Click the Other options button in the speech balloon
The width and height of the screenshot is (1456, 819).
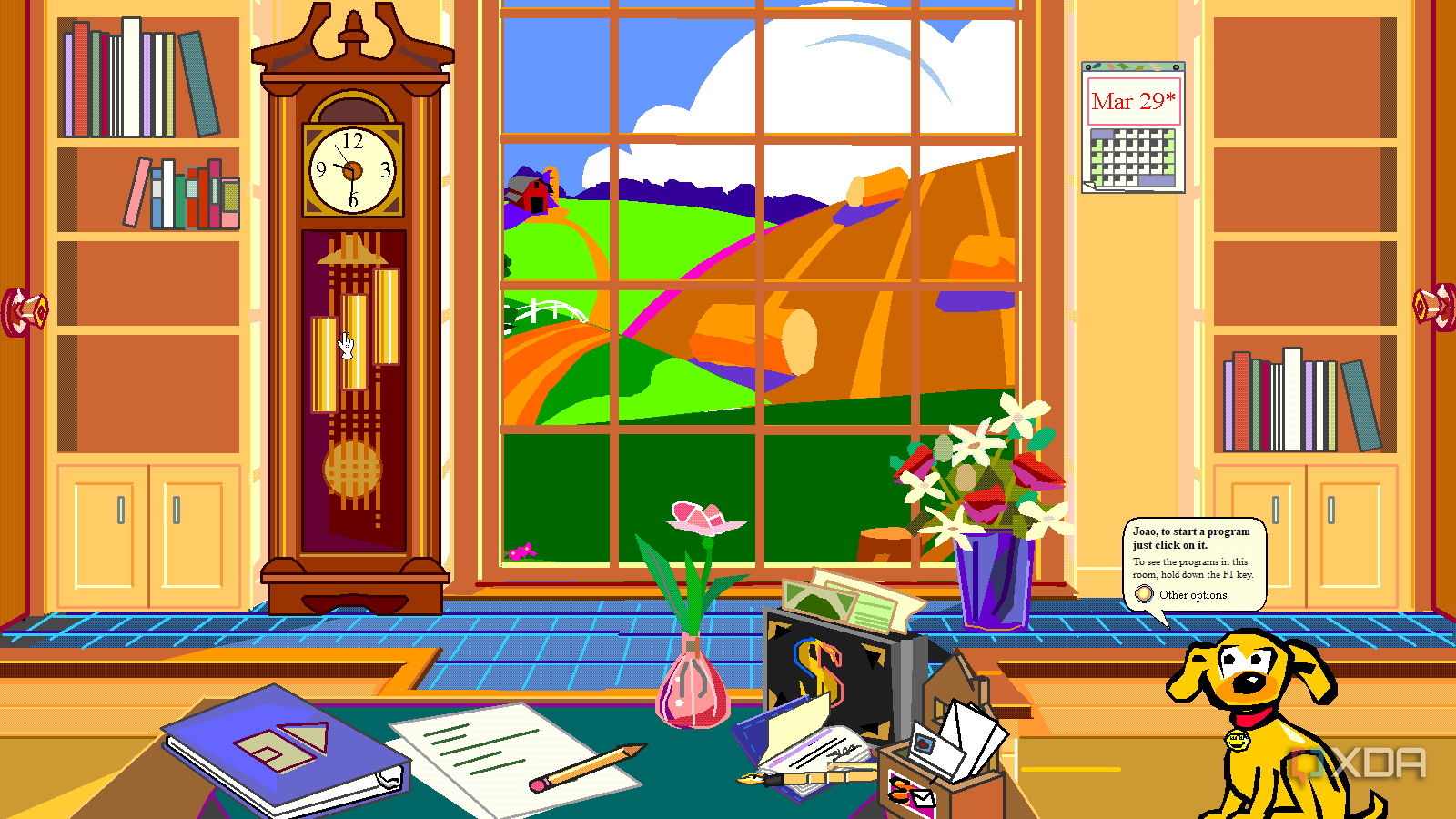[1192, 594]
